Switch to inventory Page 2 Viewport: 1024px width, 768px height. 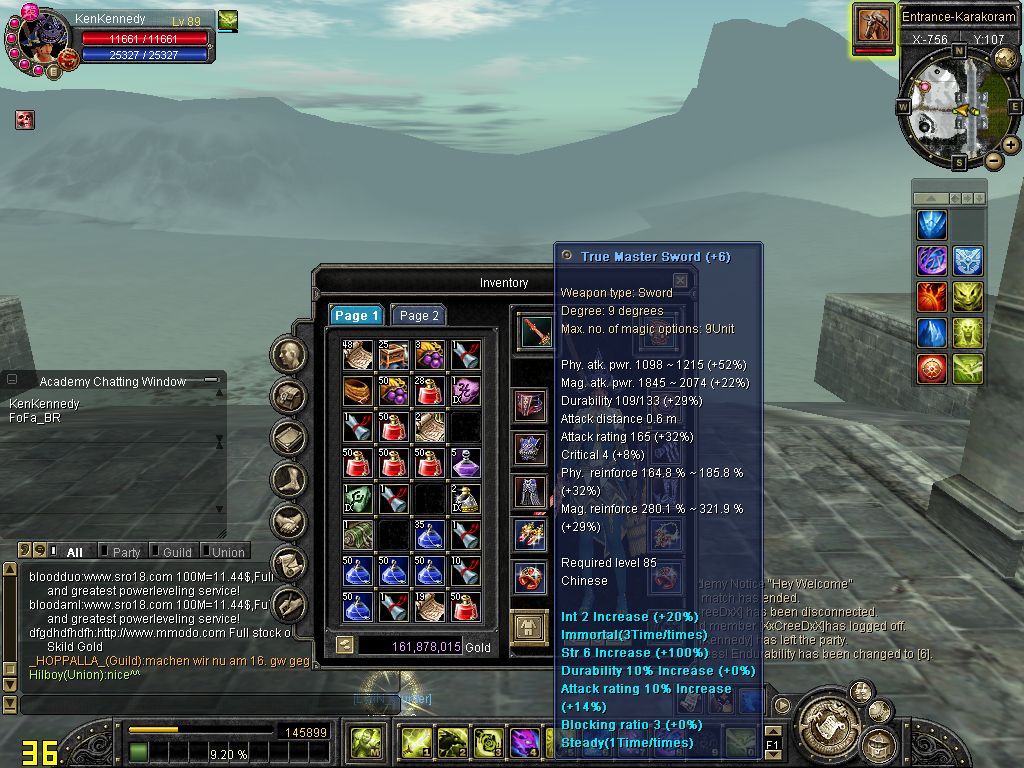418,315
